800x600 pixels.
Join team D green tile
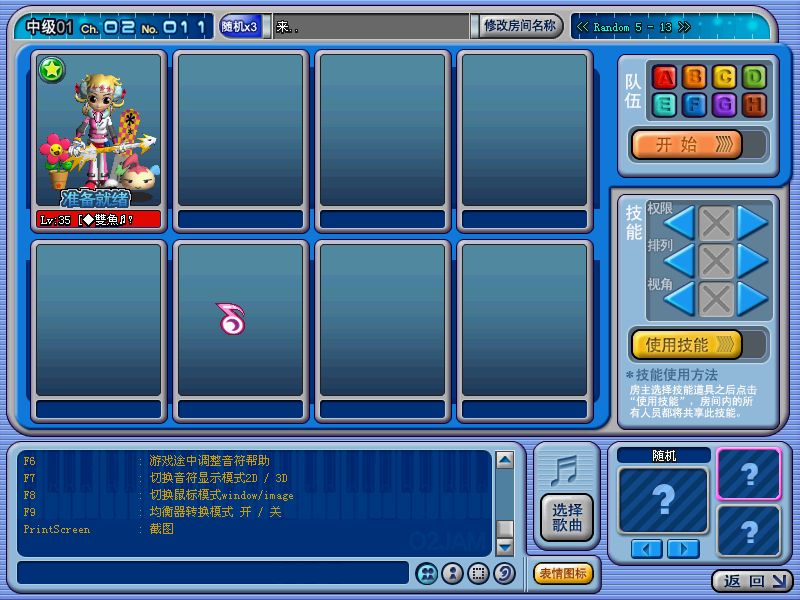[754, 78]
